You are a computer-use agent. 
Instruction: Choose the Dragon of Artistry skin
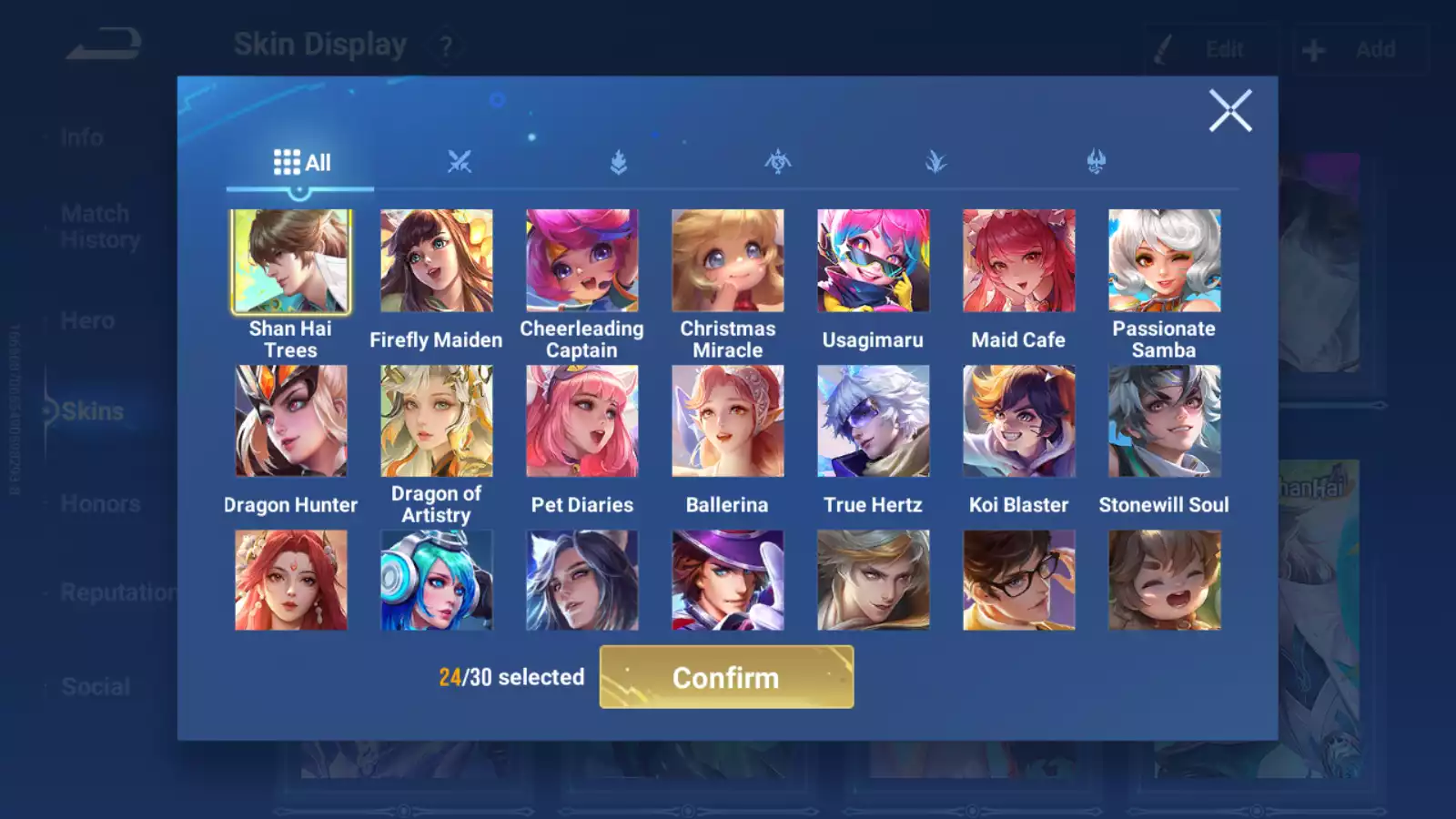[x=436, y=421]
